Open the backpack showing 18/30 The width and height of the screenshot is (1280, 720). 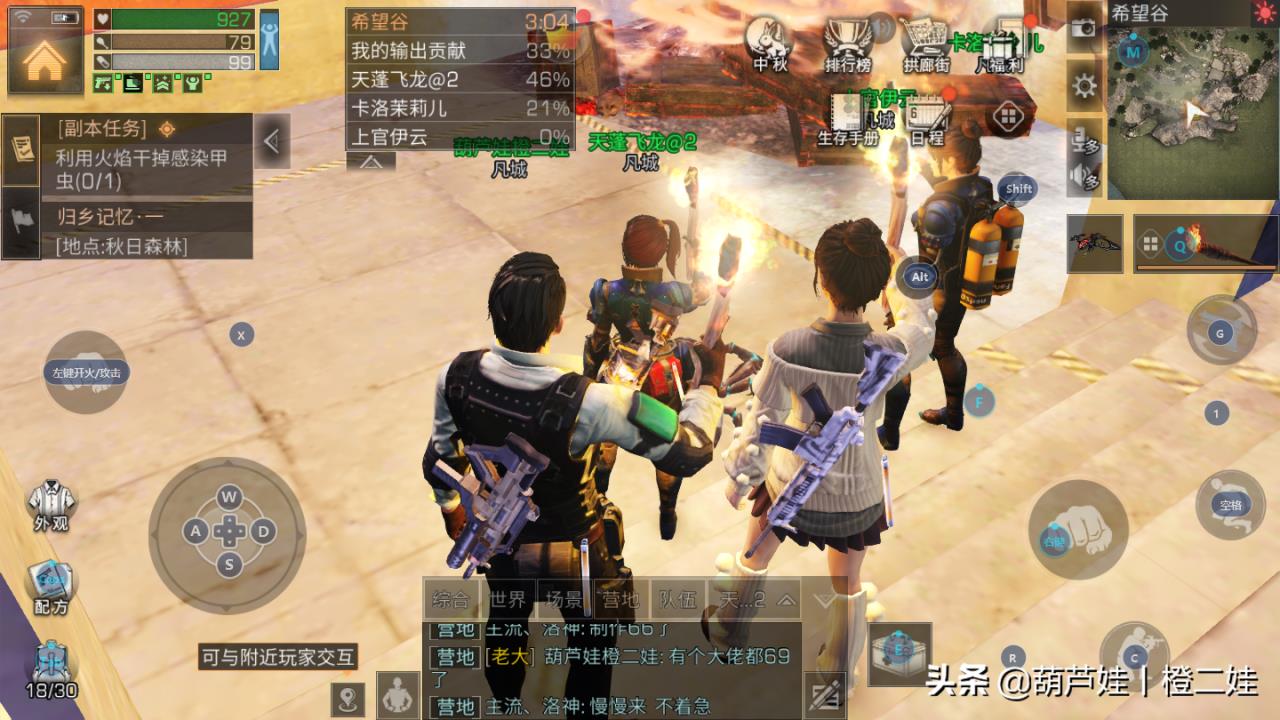50,668
